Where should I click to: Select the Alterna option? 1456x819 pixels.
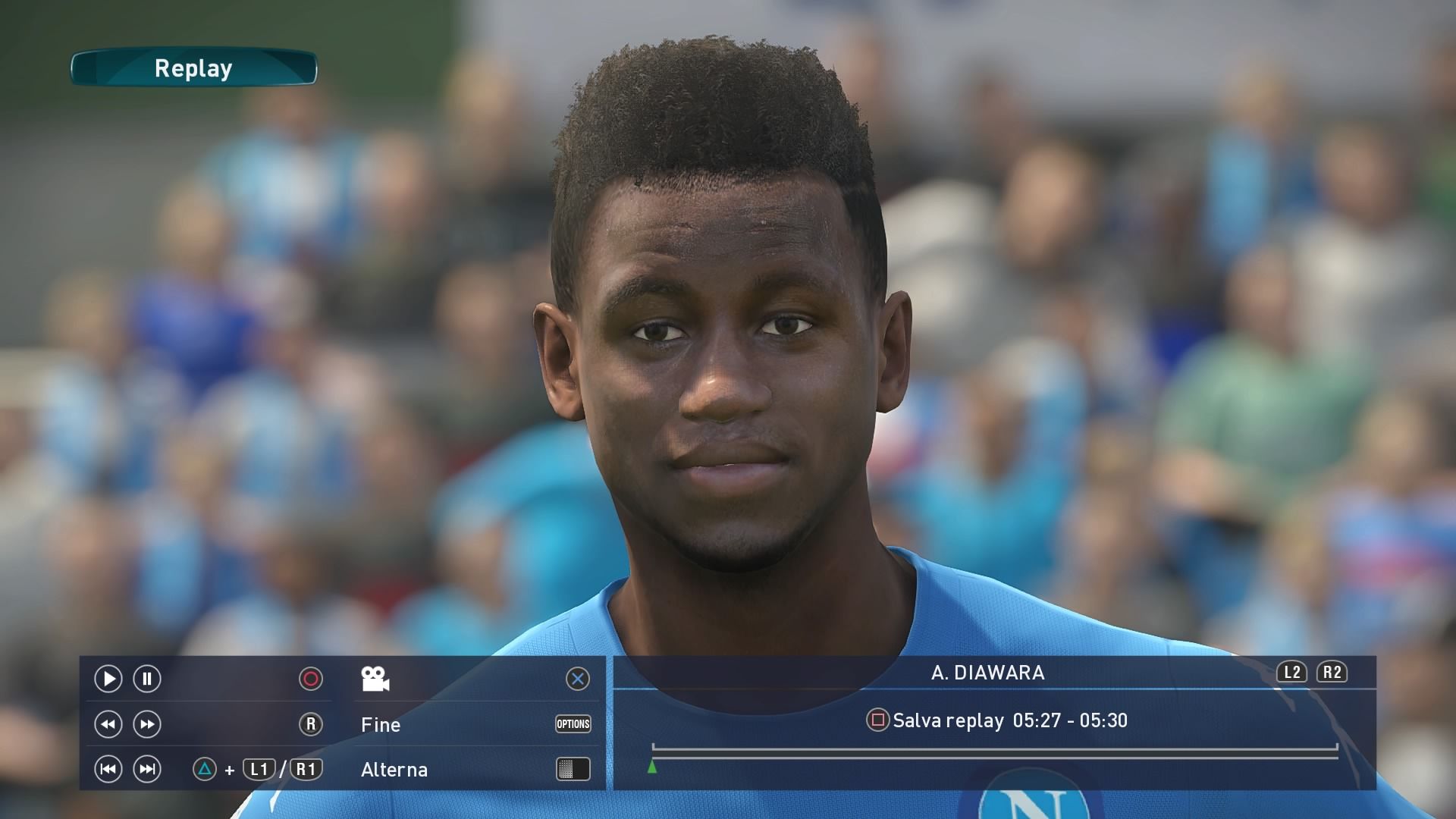point(394,770)
